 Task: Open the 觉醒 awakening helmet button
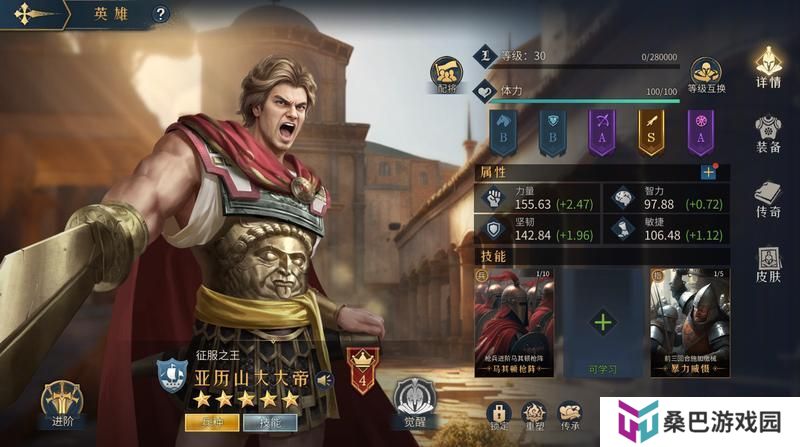413,403
